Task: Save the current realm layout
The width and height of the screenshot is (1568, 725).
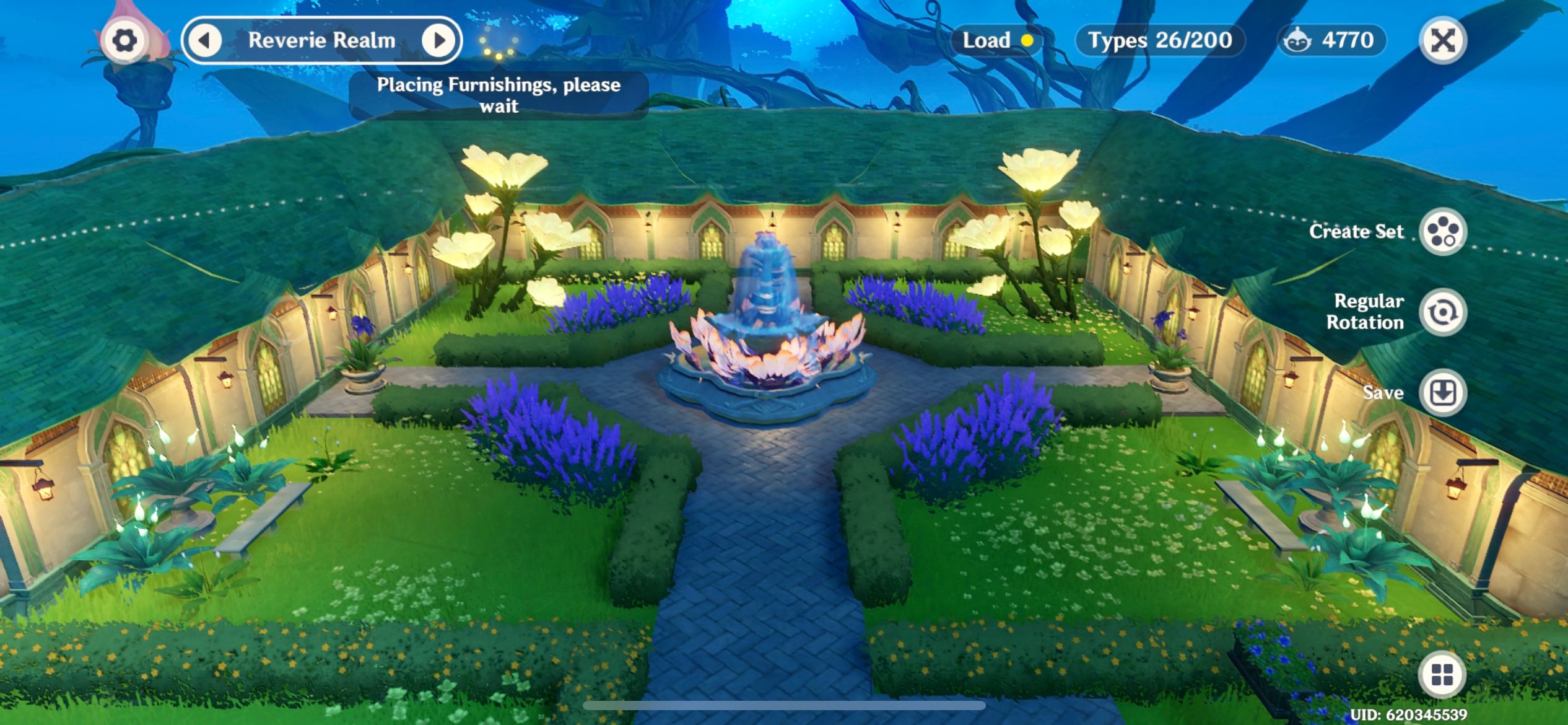Action: pos(1443,392)
